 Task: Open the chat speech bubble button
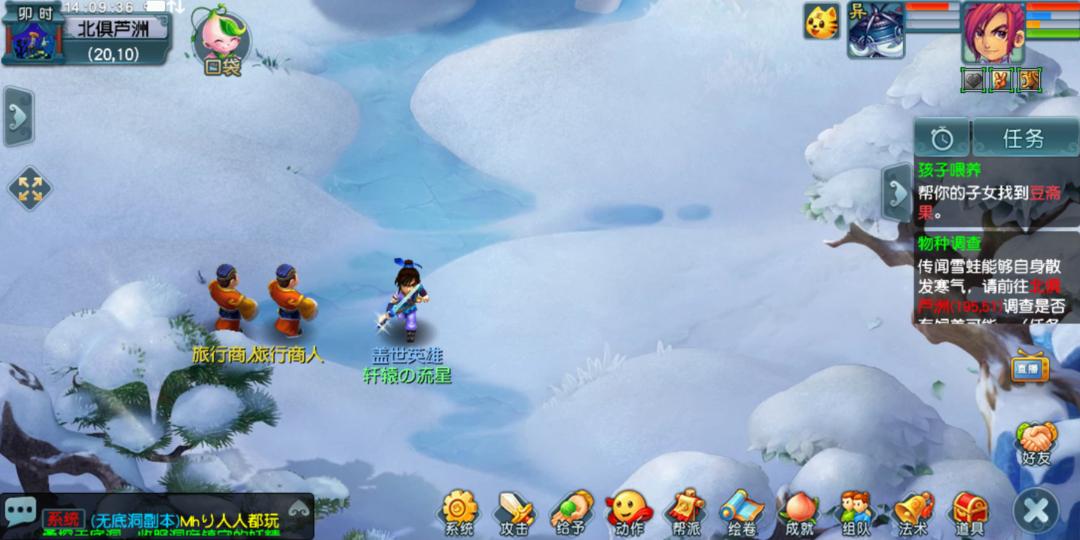[20, 510]
